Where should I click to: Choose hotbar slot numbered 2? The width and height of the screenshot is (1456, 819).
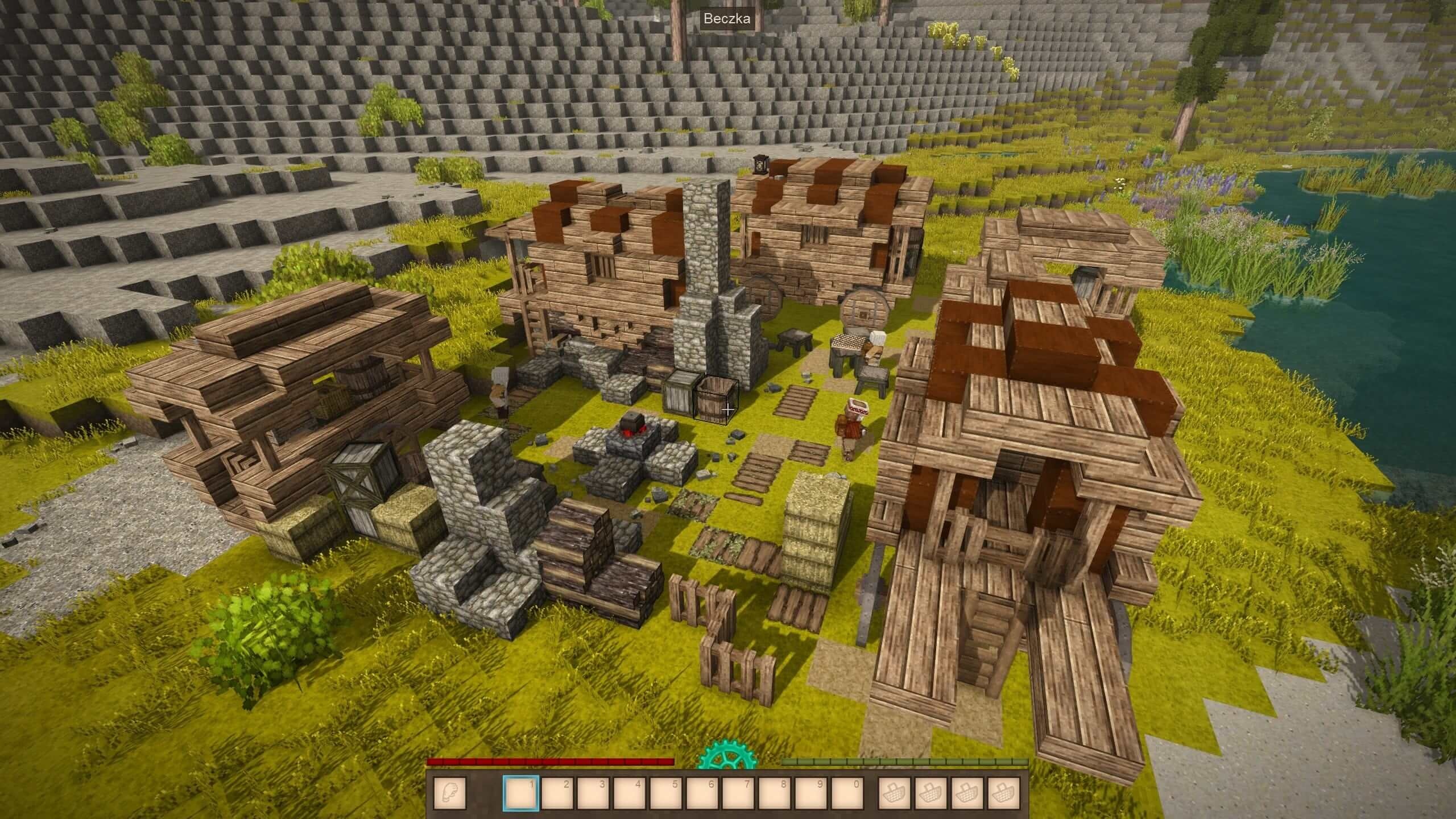557,792
